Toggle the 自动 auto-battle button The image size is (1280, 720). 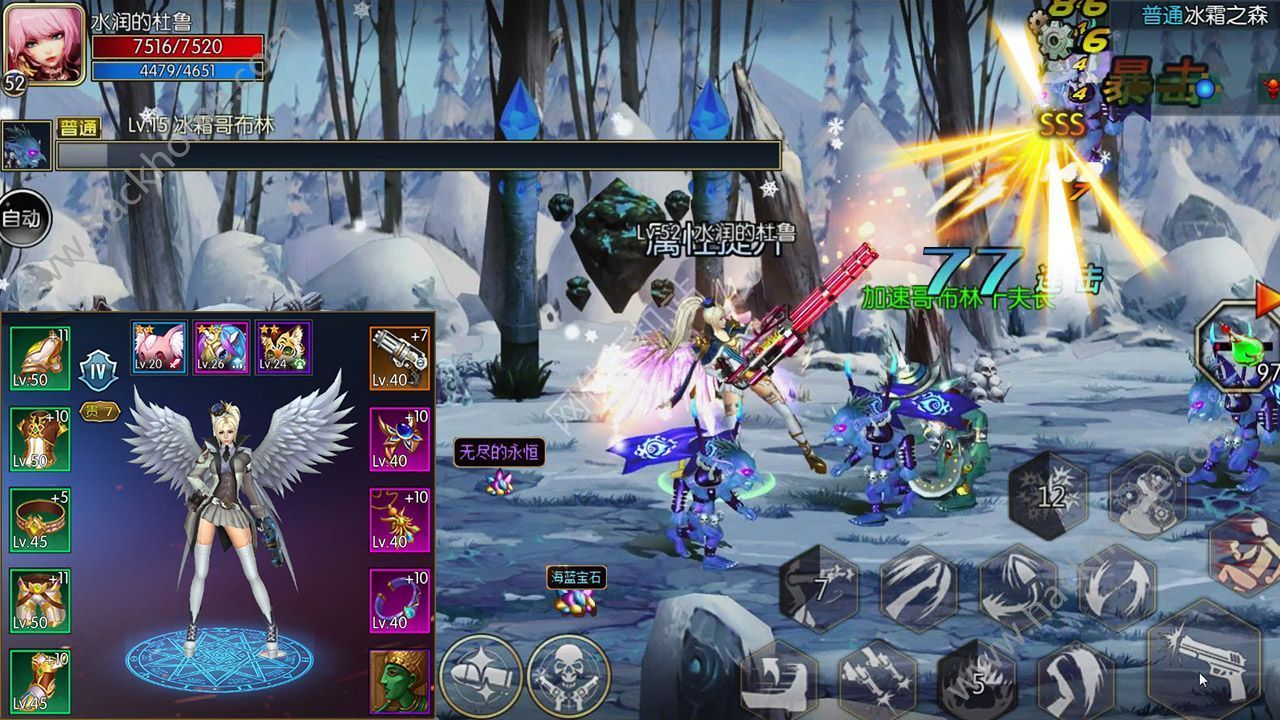point(21,218)
